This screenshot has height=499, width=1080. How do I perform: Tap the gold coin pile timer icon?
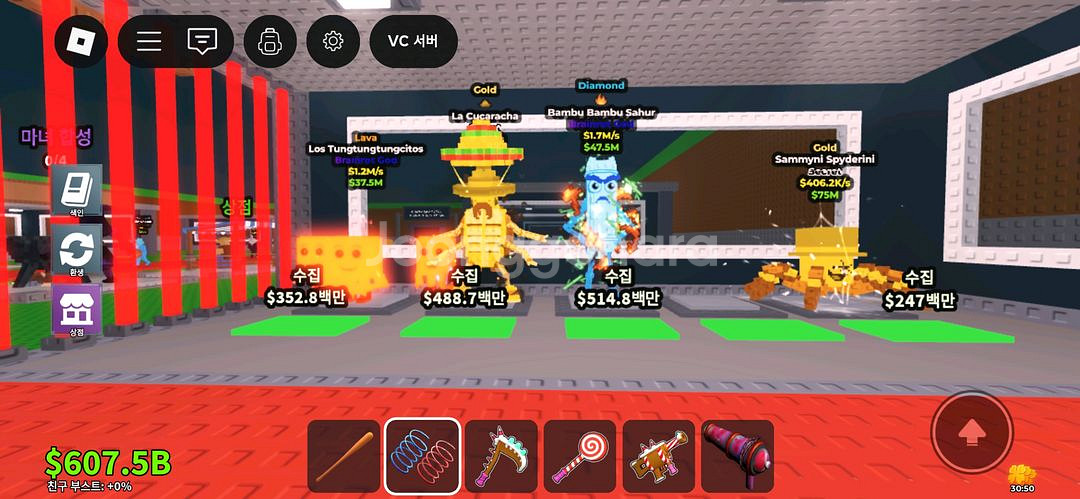(x=1021, y=475)
